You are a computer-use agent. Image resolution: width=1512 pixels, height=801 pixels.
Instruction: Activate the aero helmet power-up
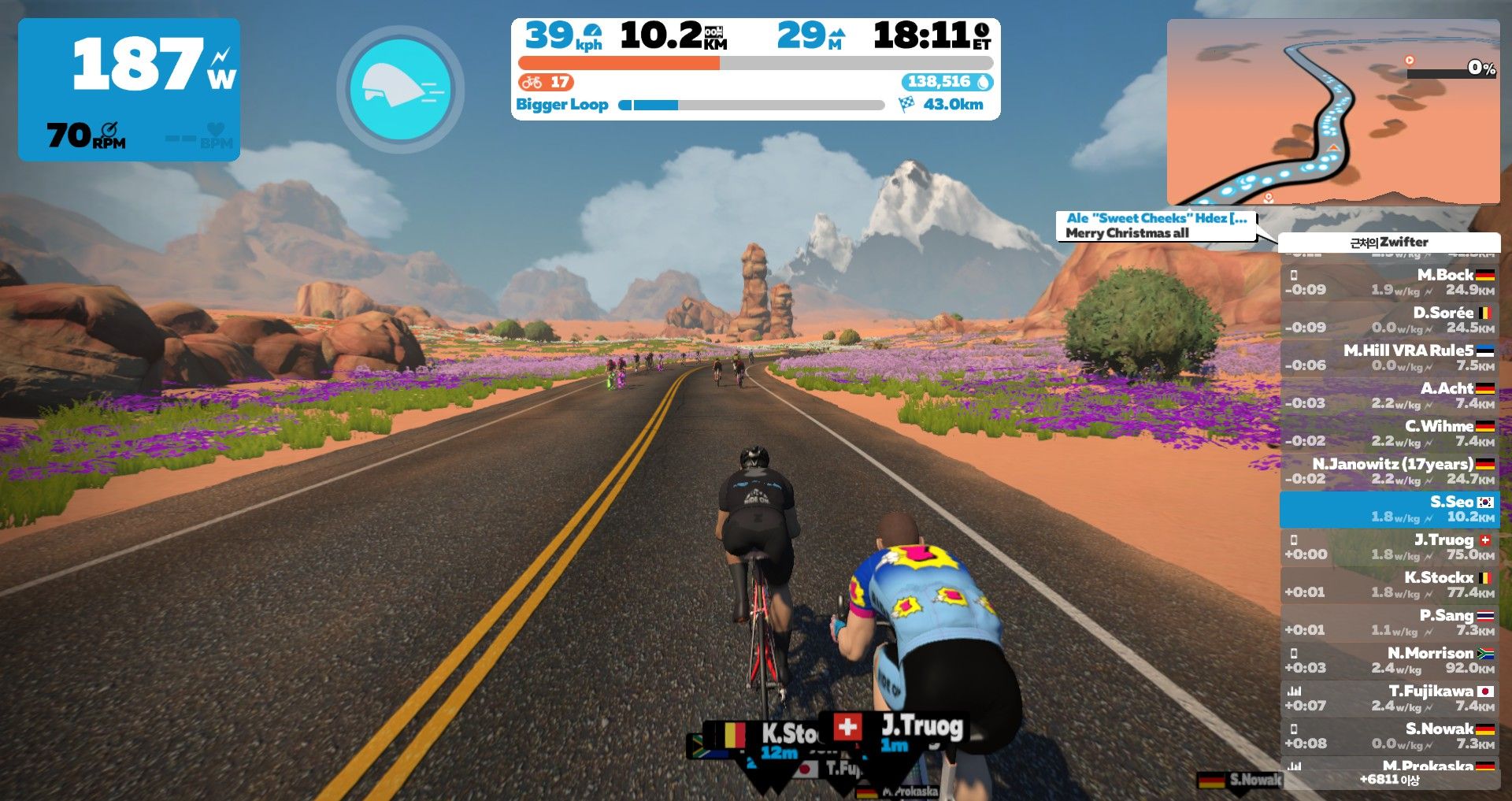click(400, 89)
